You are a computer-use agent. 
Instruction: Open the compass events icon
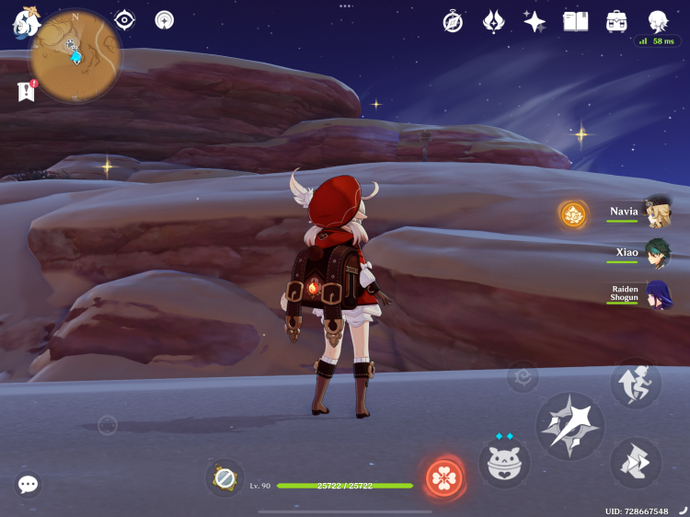click(x=453, y=21)
